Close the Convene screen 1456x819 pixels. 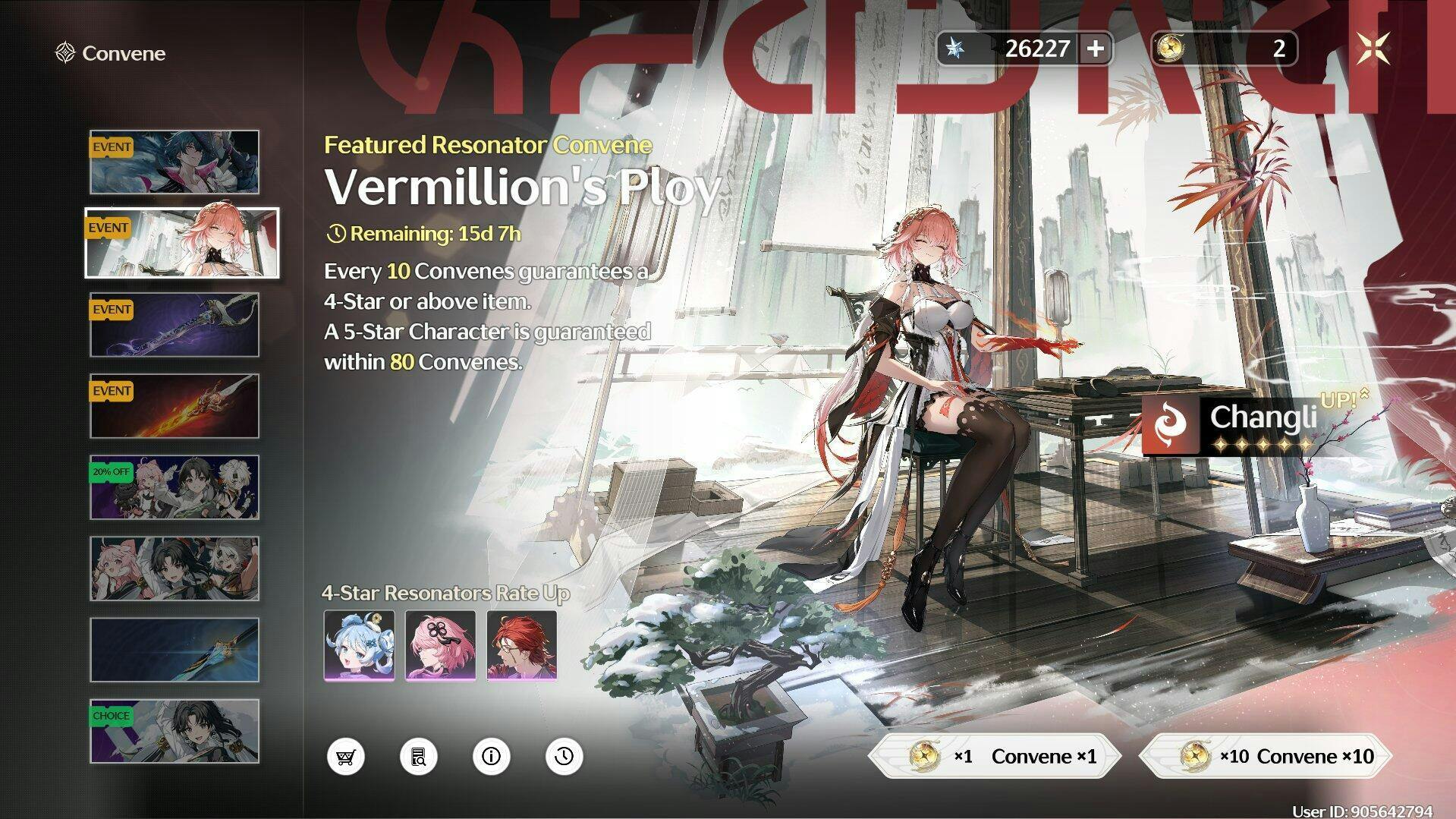[x=1373, y=49]
